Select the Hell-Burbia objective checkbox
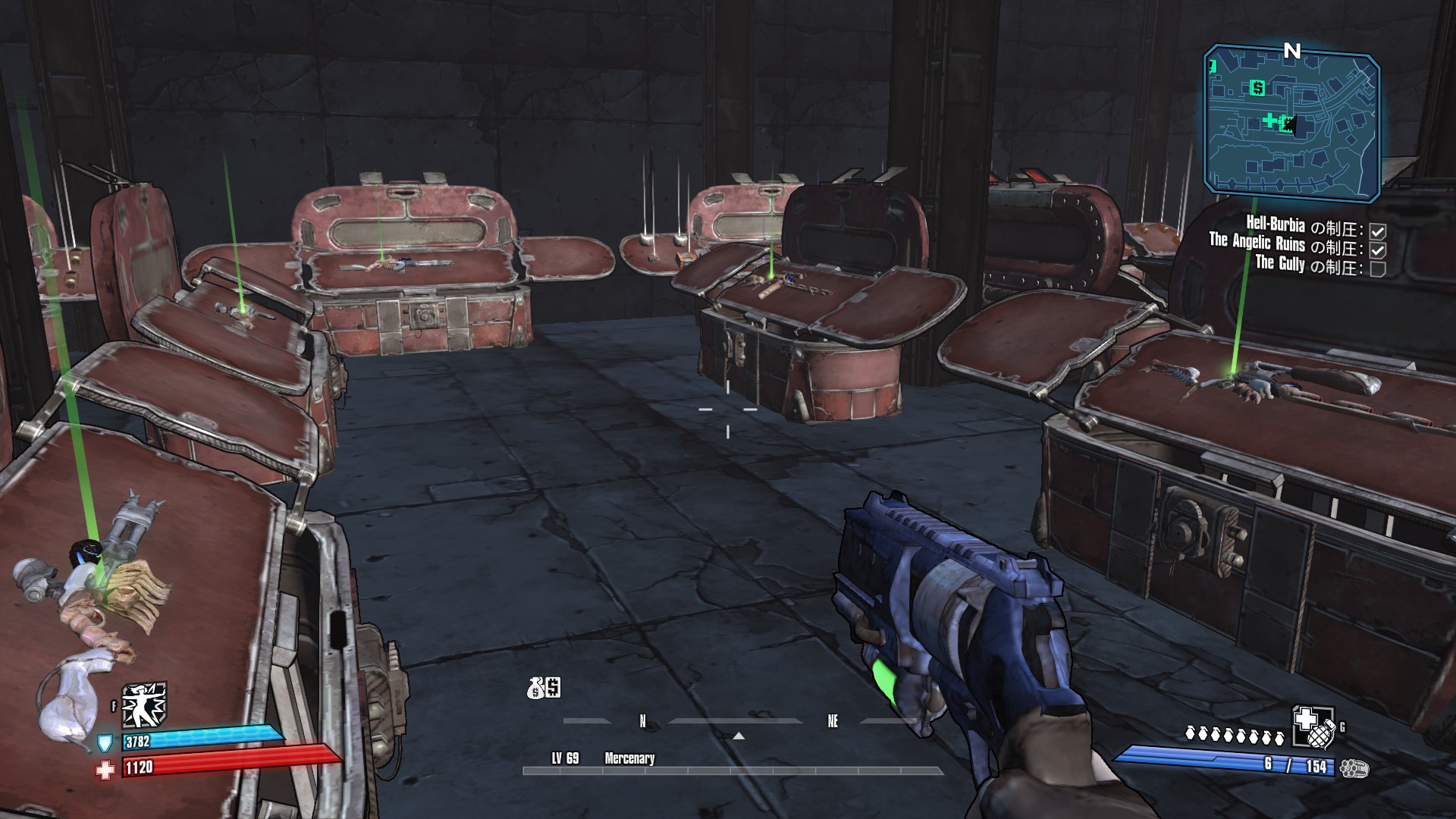1456x819 pixels. pos(1378,231)
